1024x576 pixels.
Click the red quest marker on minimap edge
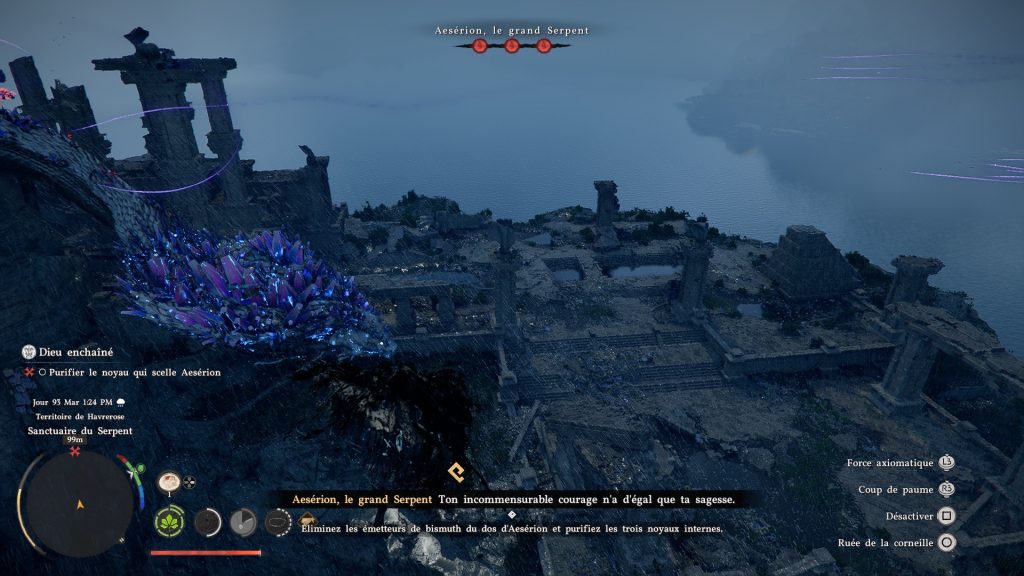pyautogui.click(x=75, y=452)
